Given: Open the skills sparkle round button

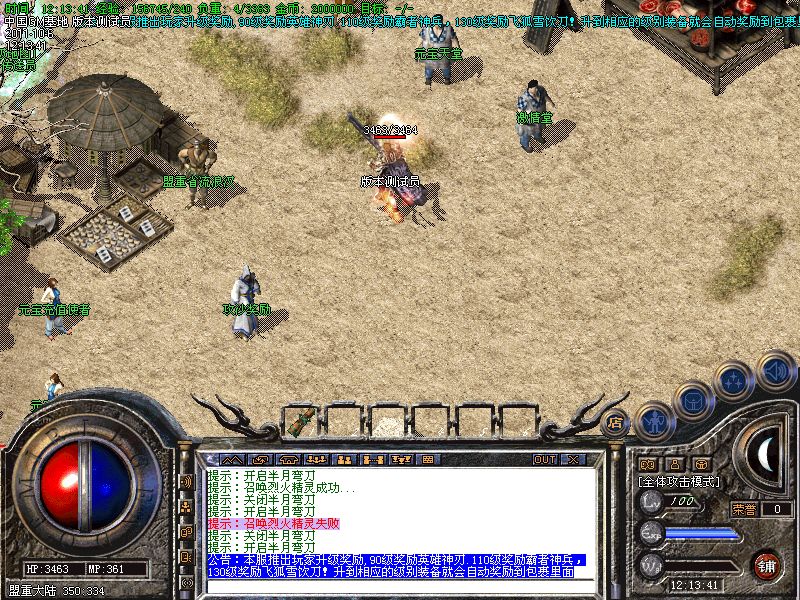Looking at the screenshot, I should [x=733, y=381].
